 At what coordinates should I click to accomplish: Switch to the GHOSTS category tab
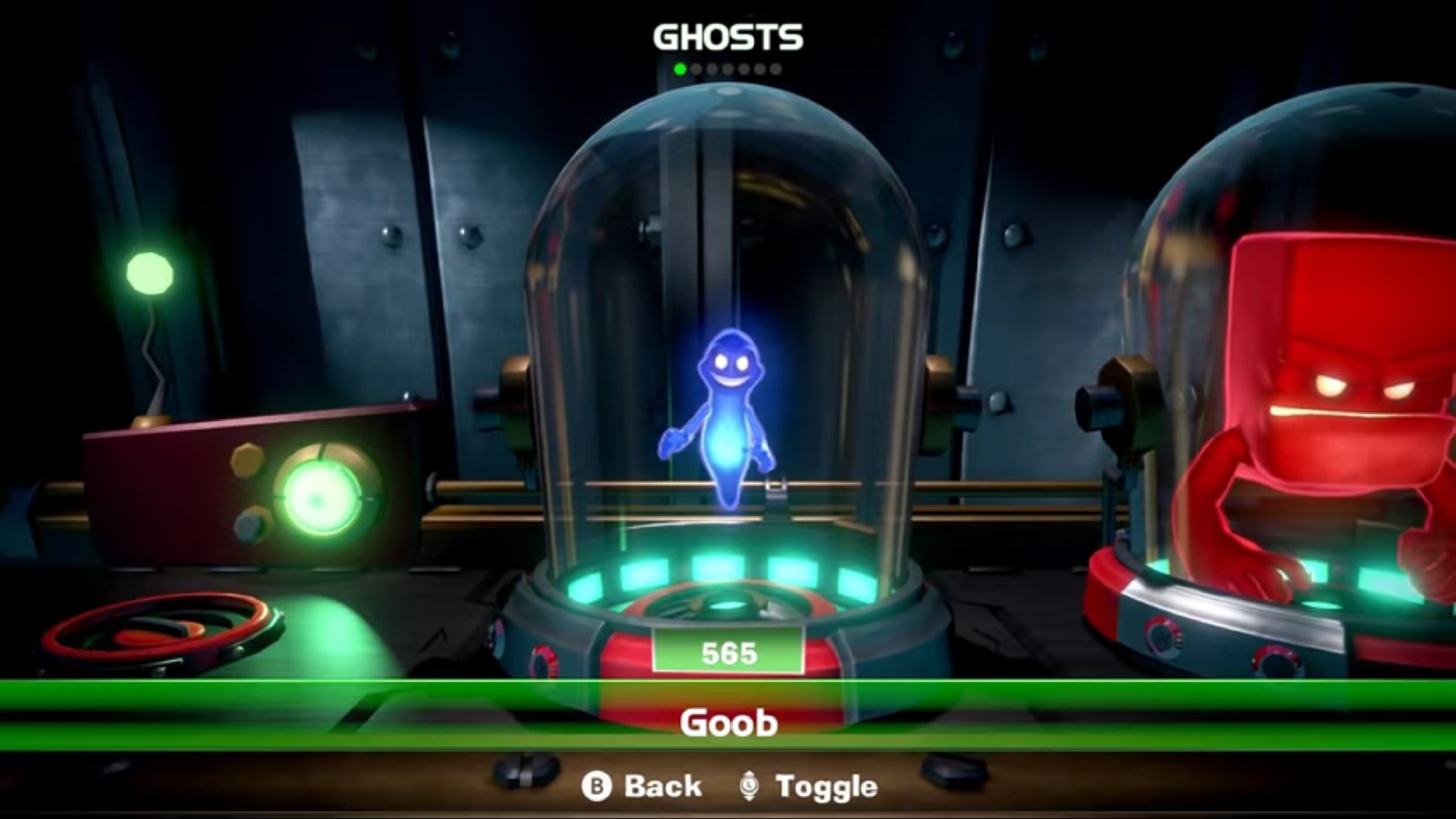click(x=730, y=34)
